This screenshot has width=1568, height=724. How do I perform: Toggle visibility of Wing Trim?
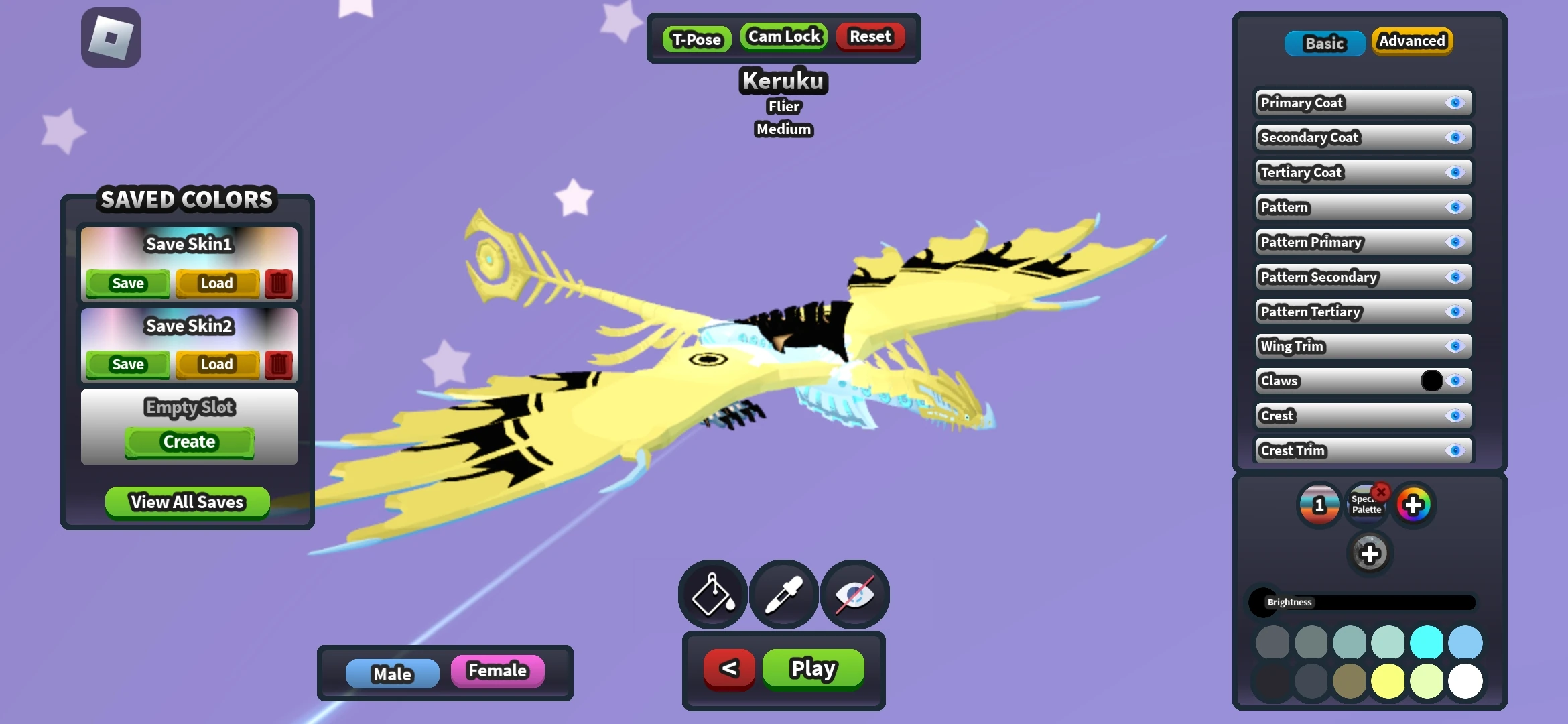pos(1455,347)
